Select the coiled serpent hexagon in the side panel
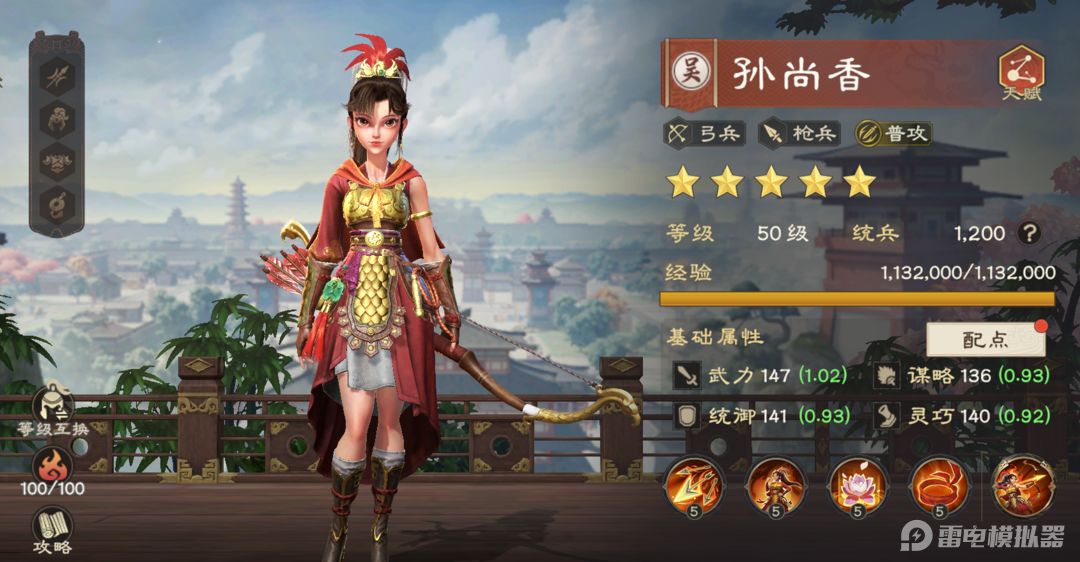The height and width of the screenshot is (562, 1080). point(57,205)
